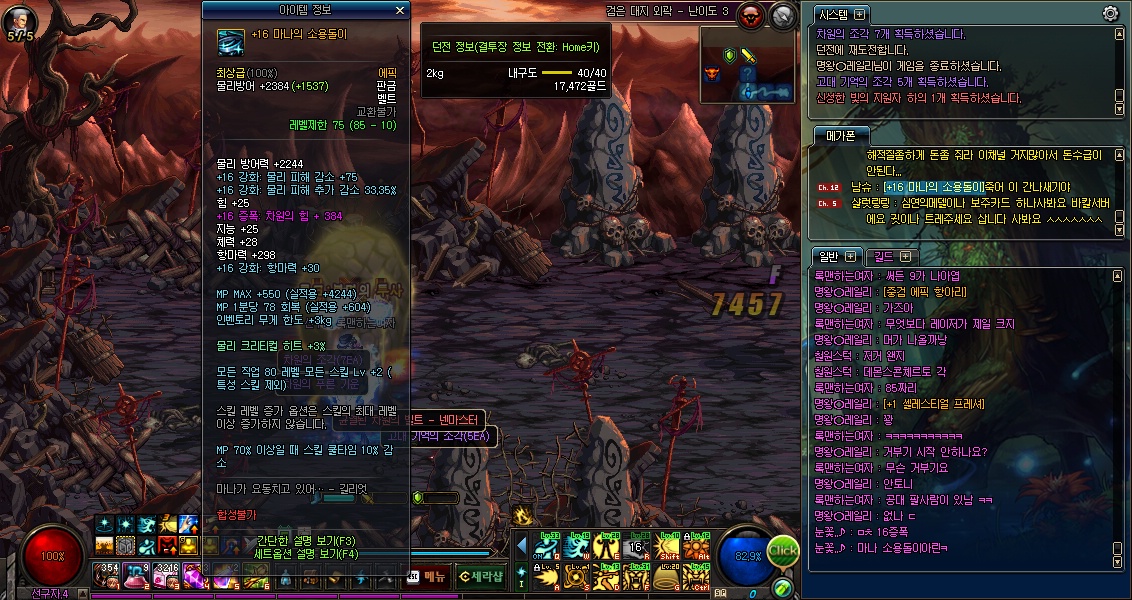Click the red boss skull icon
The width and height of the screenshot is (1132, 600).
point(751,14)
